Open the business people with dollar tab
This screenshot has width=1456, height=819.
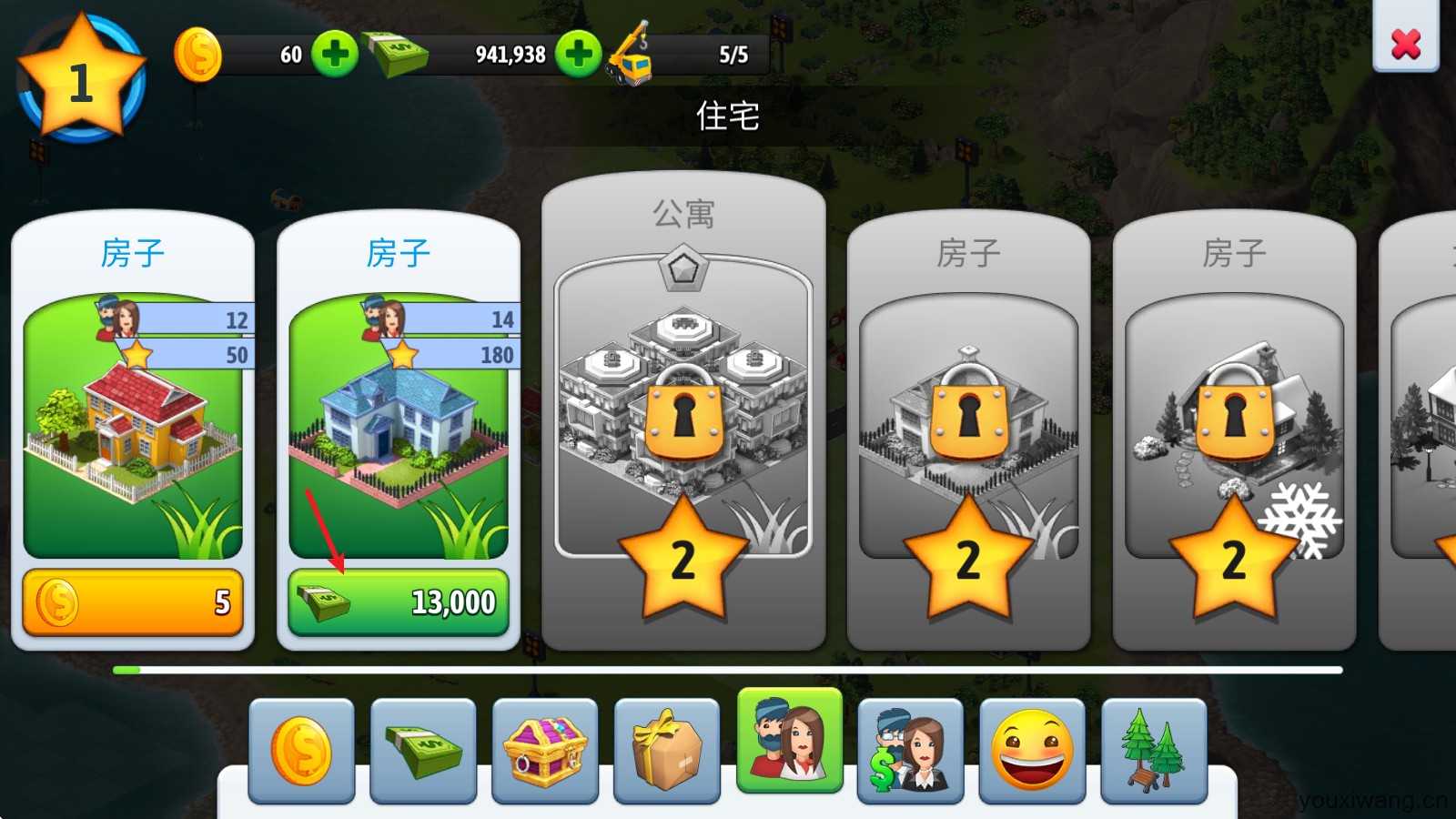(910, 751)
